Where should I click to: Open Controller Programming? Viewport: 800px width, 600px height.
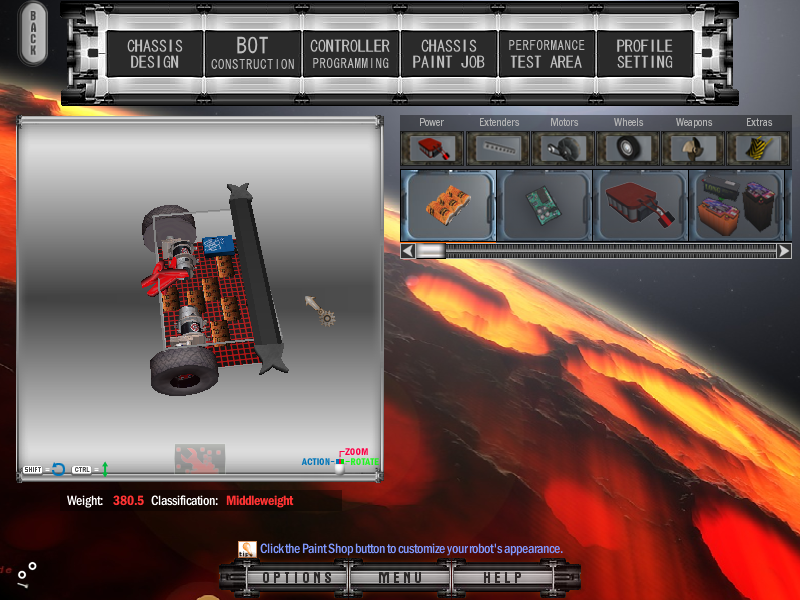pos(350,54)
